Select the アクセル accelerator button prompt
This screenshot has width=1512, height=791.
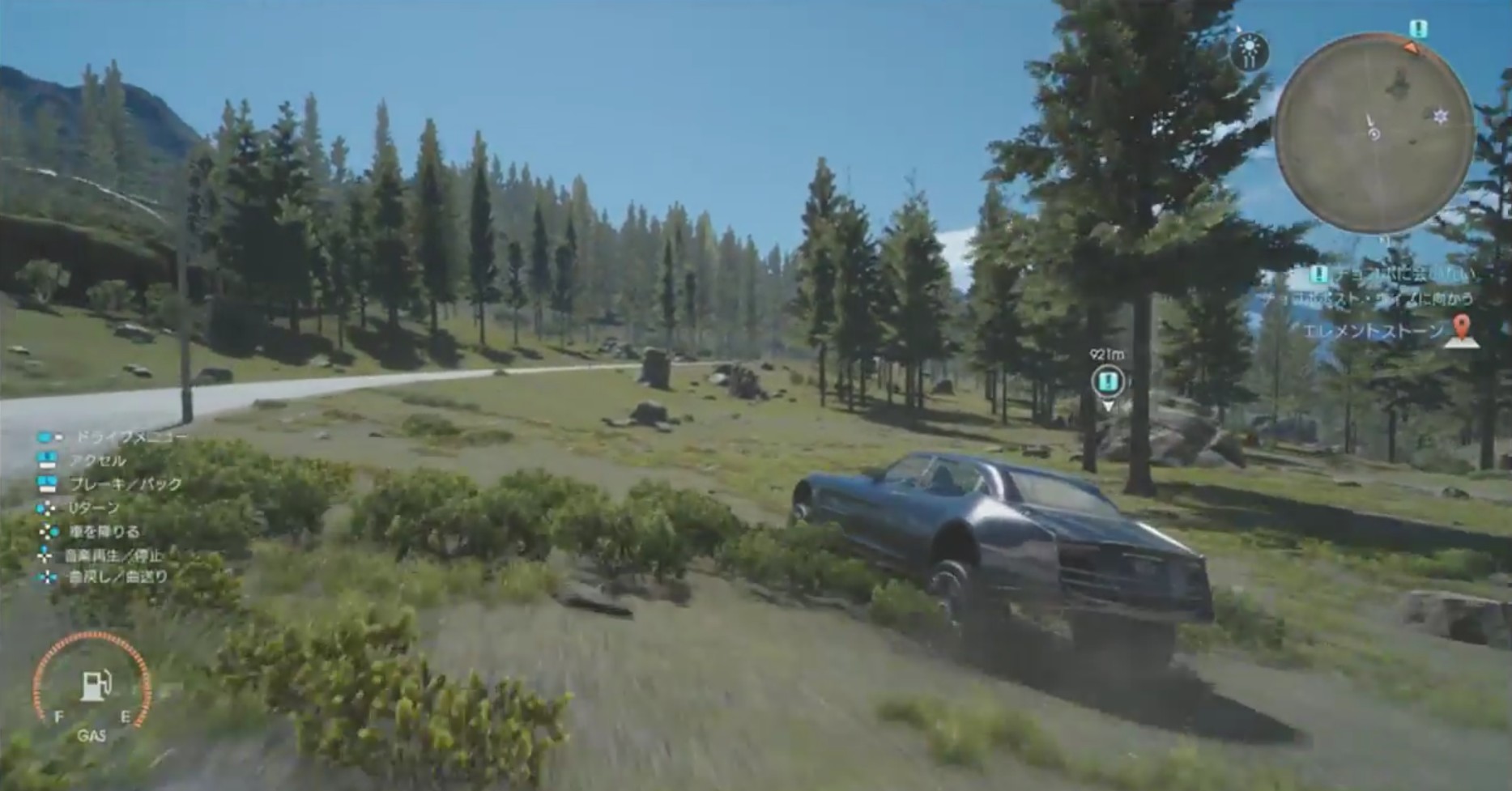[x=47, y=460]
